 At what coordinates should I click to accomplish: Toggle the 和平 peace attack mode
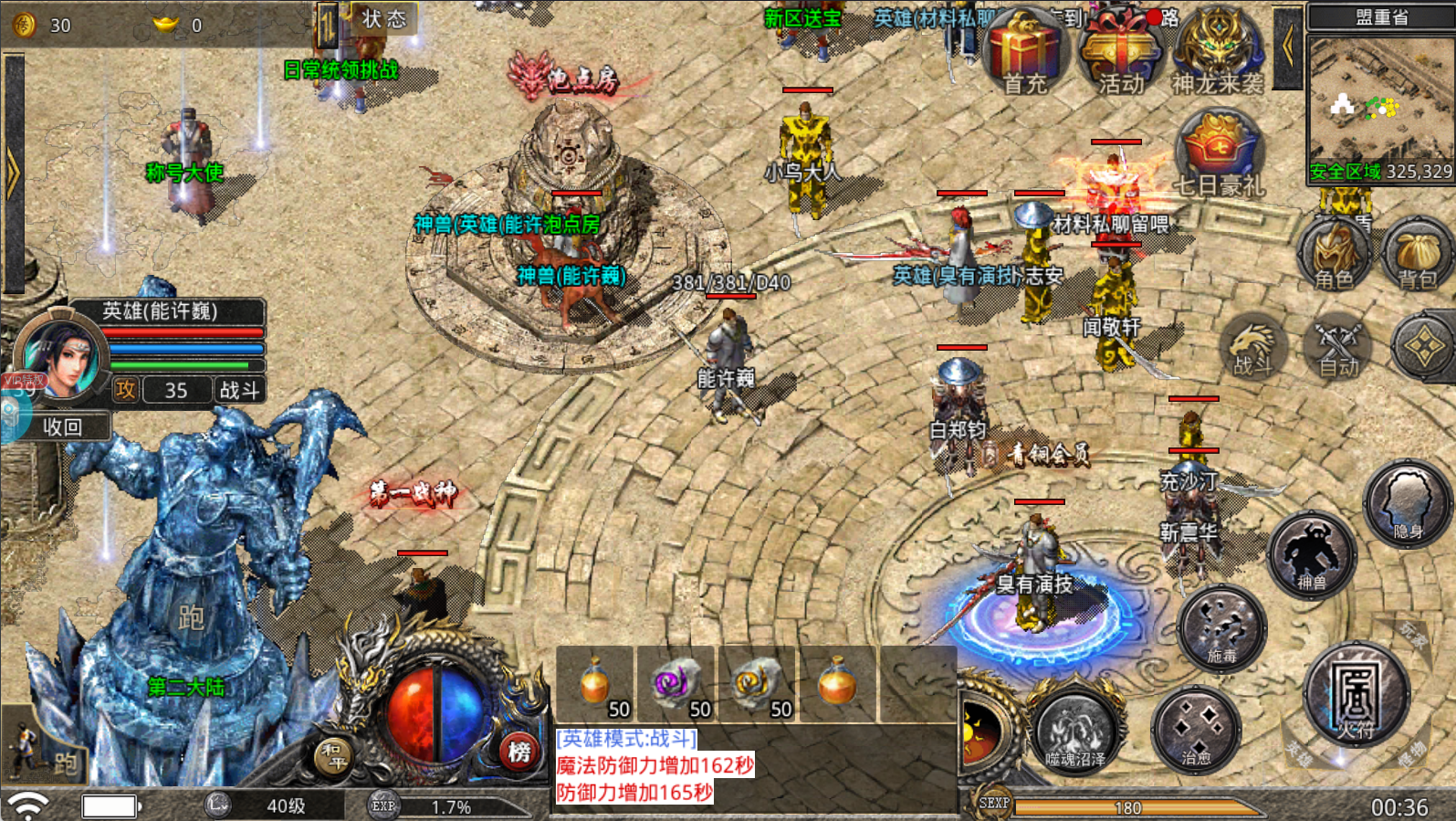333,756
